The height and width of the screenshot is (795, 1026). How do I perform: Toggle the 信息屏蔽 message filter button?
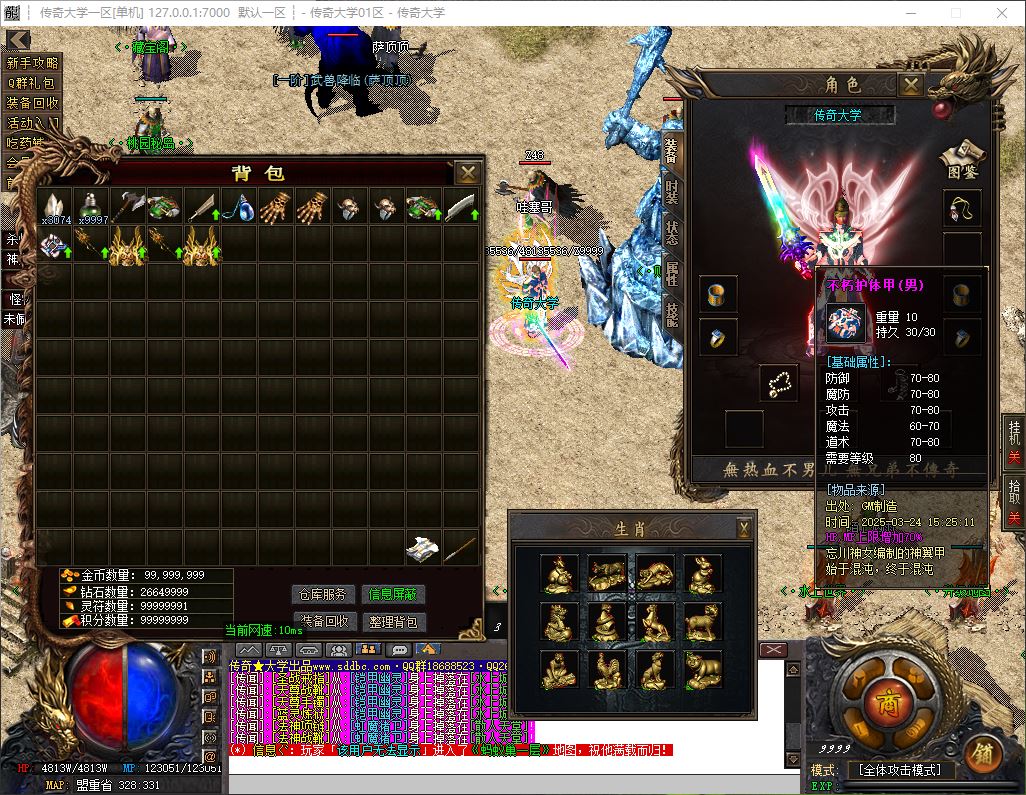(x=393, y=594)
